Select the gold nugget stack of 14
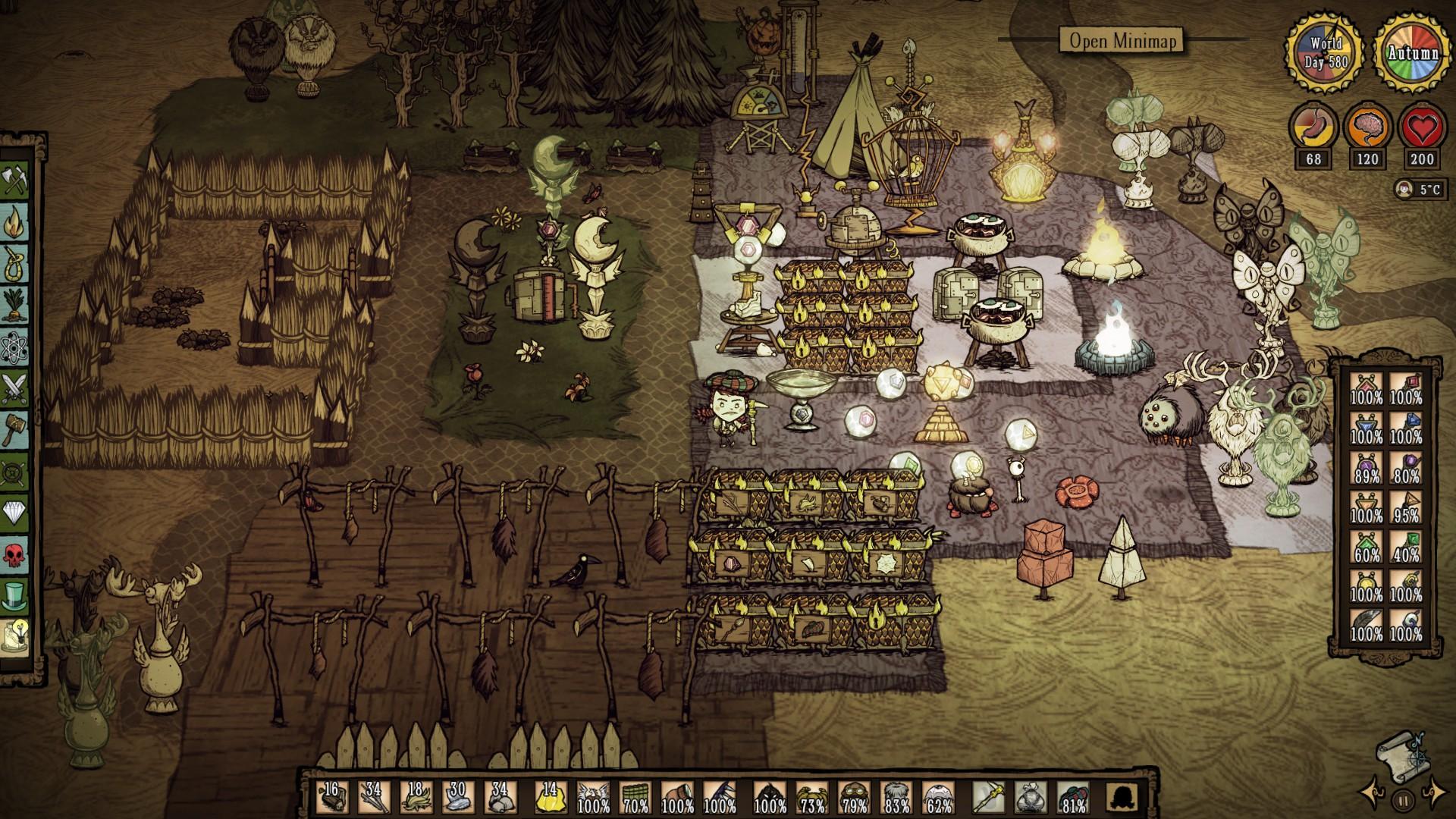Screen dimensions: 1456x819 click(548, 798)
